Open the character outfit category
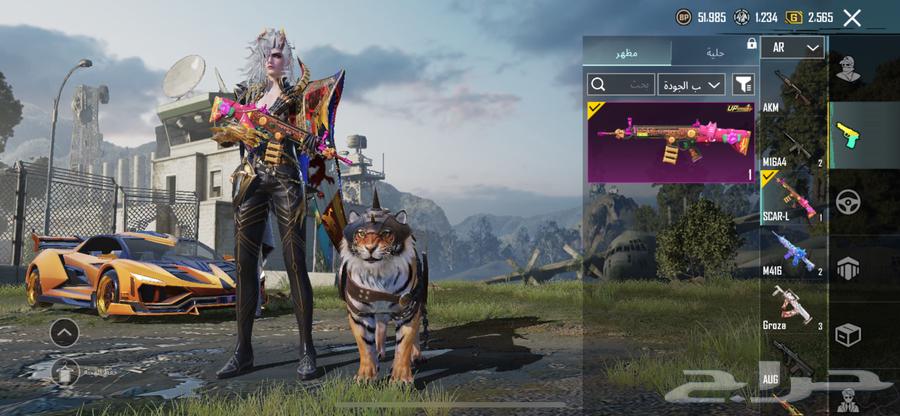The width and height of the screenshot is (900, 416). pos(847,66)
